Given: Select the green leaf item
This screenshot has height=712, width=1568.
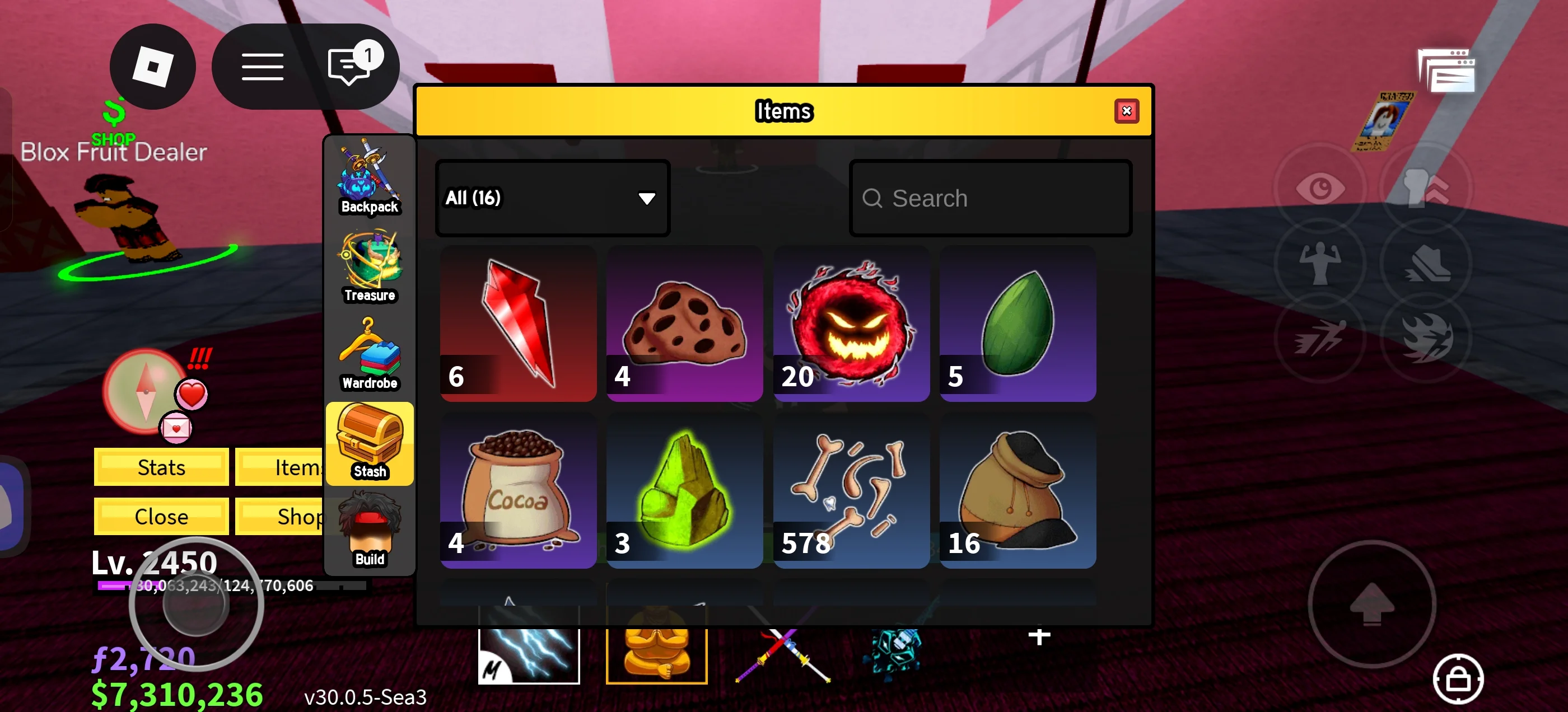Looking at the screenshot, I should point(1017,323).
